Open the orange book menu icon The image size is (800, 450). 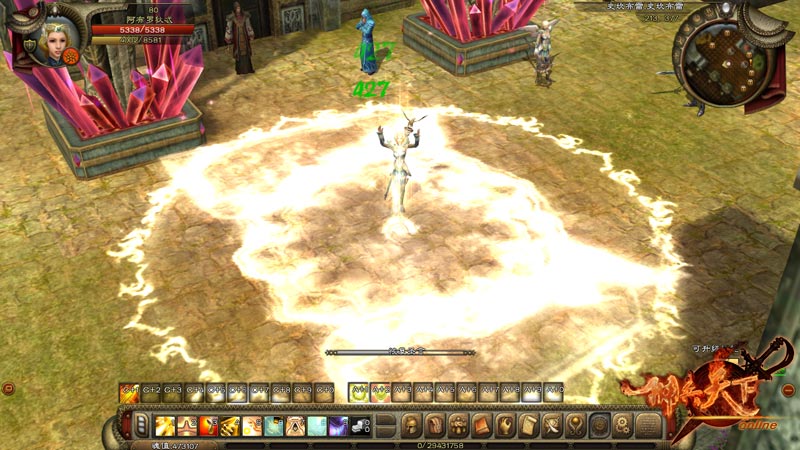click(x=483, y=425)
